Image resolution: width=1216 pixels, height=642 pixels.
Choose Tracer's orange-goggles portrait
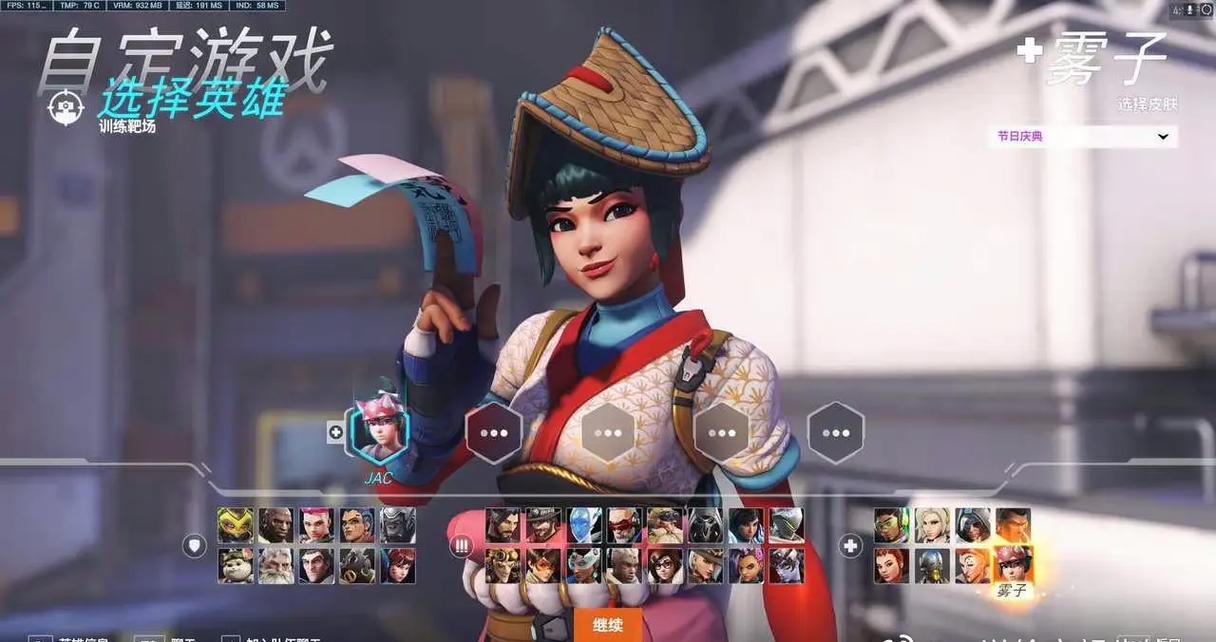pyautogui.click(x=543, y=566)
